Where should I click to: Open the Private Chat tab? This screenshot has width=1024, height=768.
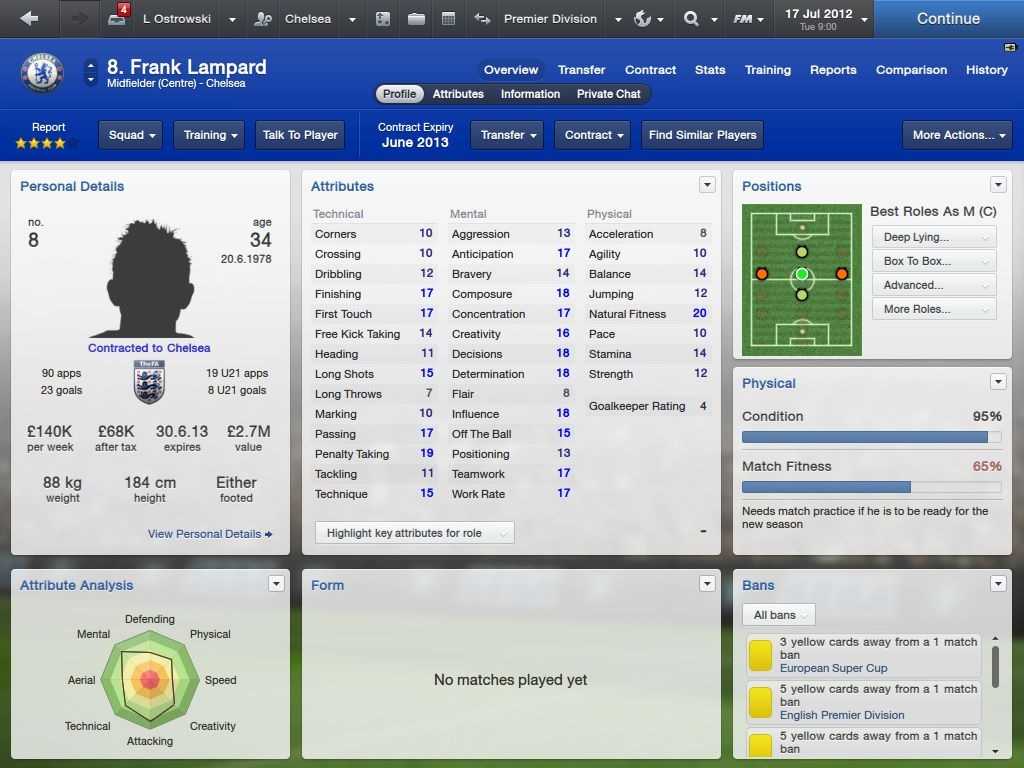point(608,94)
